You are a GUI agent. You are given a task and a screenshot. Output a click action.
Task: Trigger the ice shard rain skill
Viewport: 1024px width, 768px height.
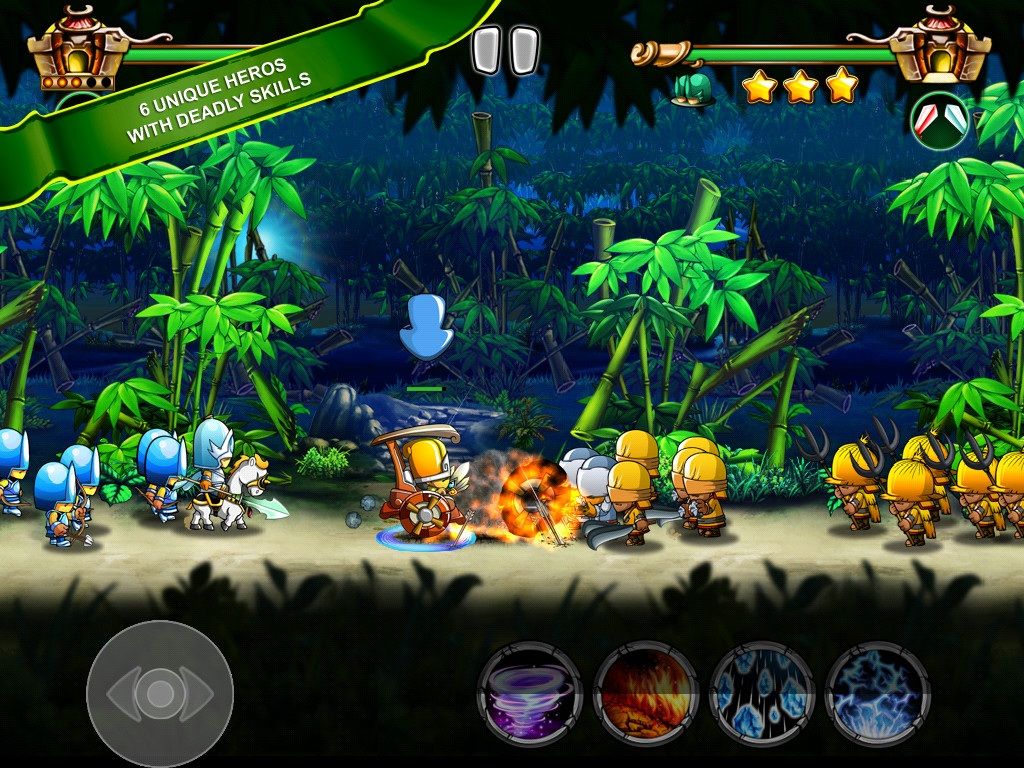click(761, 693)
